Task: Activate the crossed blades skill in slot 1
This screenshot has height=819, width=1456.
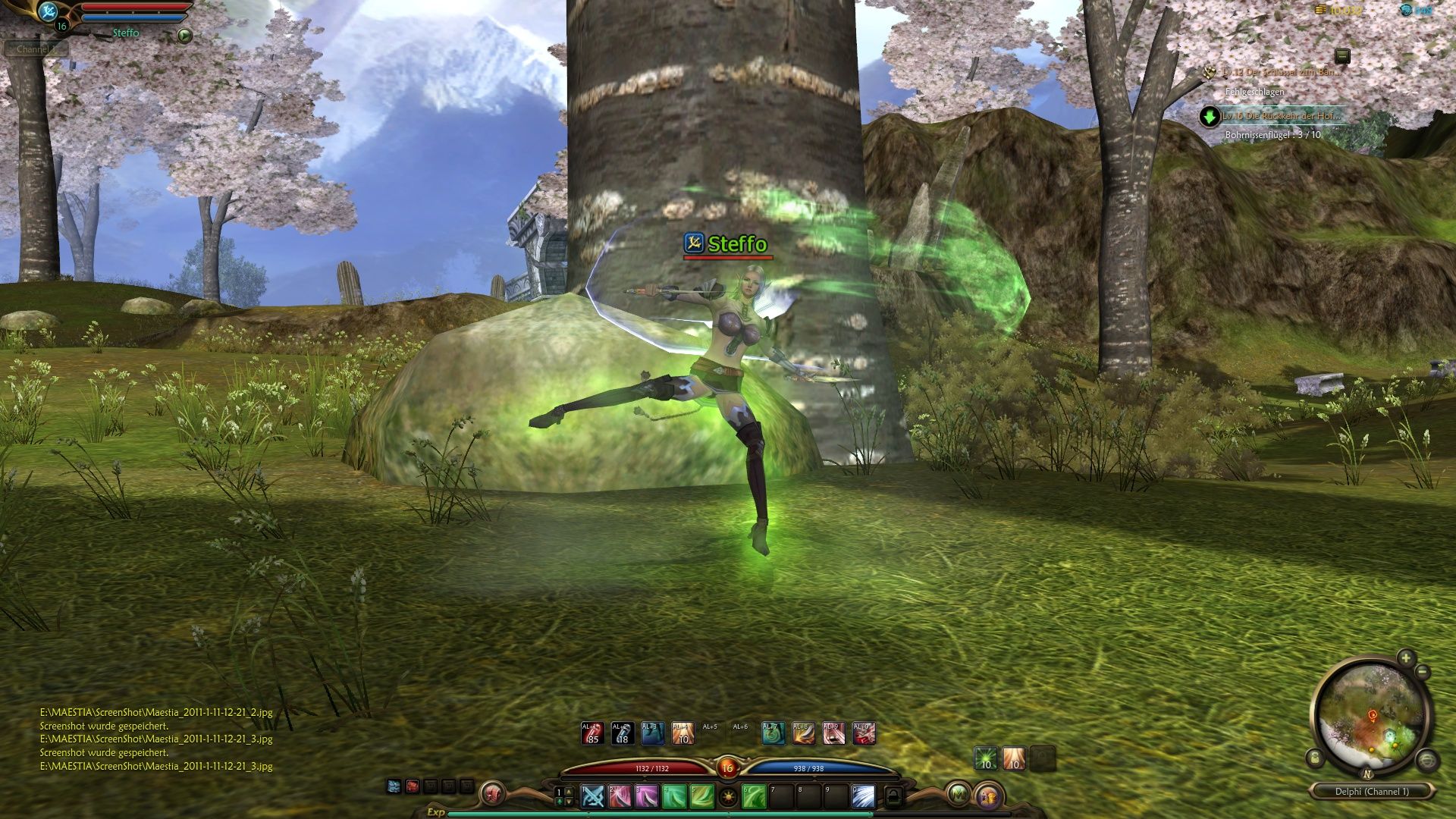Action: pos(592,796)
